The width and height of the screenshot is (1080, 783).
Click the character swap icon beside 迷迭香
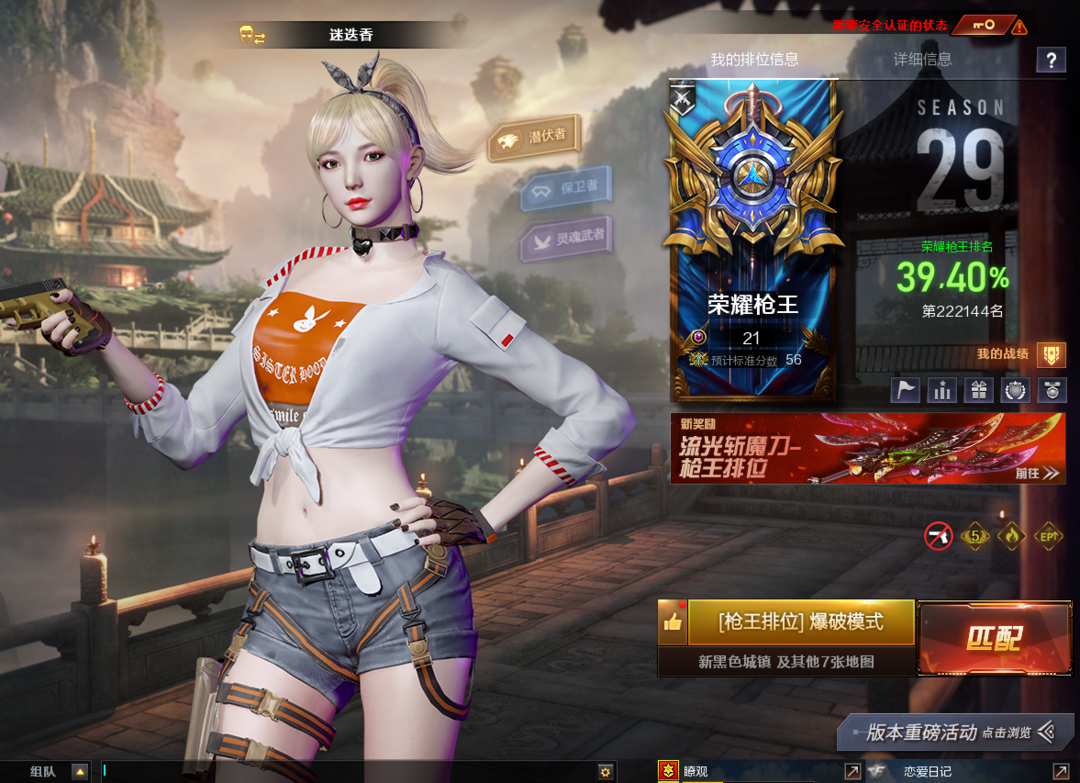coord(252,35)
